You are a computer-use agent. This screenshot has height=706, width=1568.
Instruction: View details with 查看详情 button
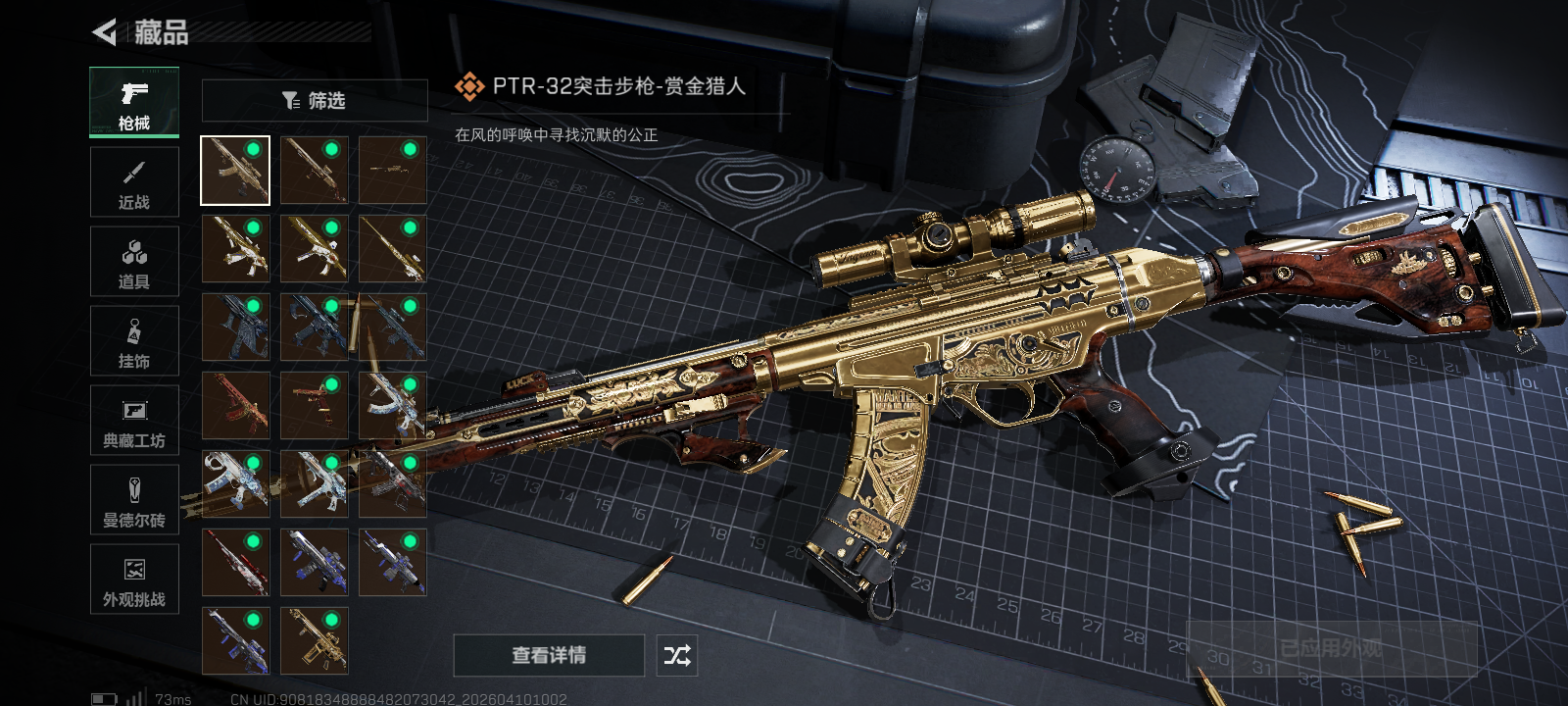[x=549, y=655]
